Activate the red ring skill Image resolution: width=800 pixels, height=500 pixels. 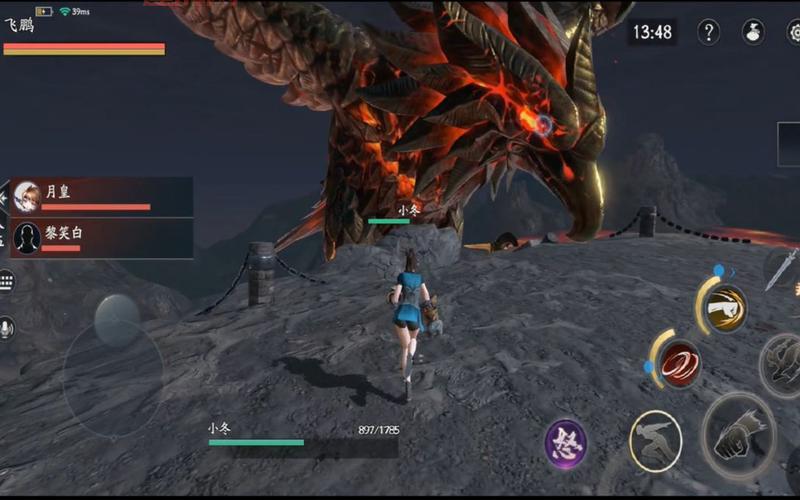pyautogui.click(x=680, y=361)
